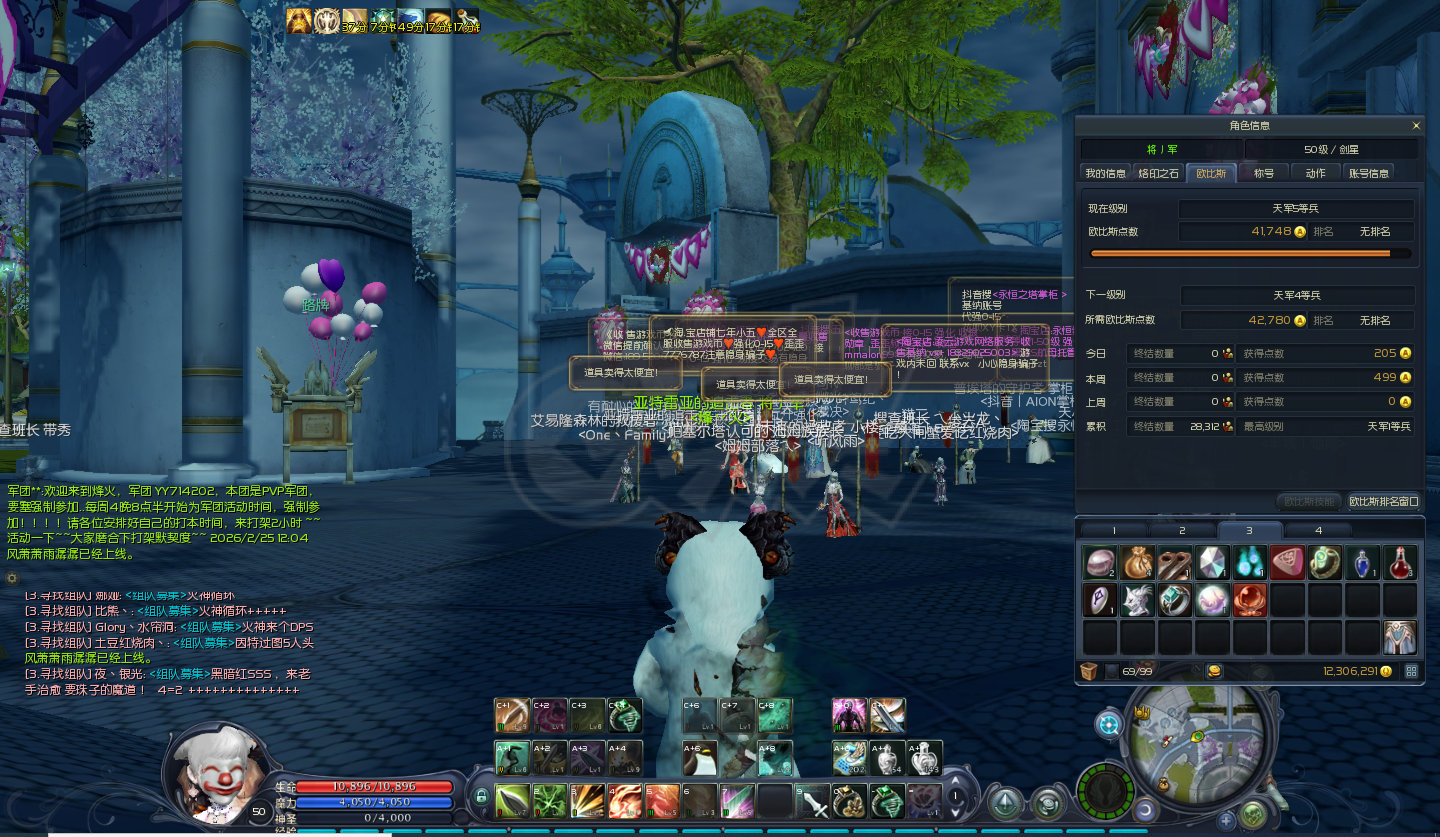Click the cyan target button beside minimap
This screenshot has width=1440, height=837.
tap(1109, 725)
